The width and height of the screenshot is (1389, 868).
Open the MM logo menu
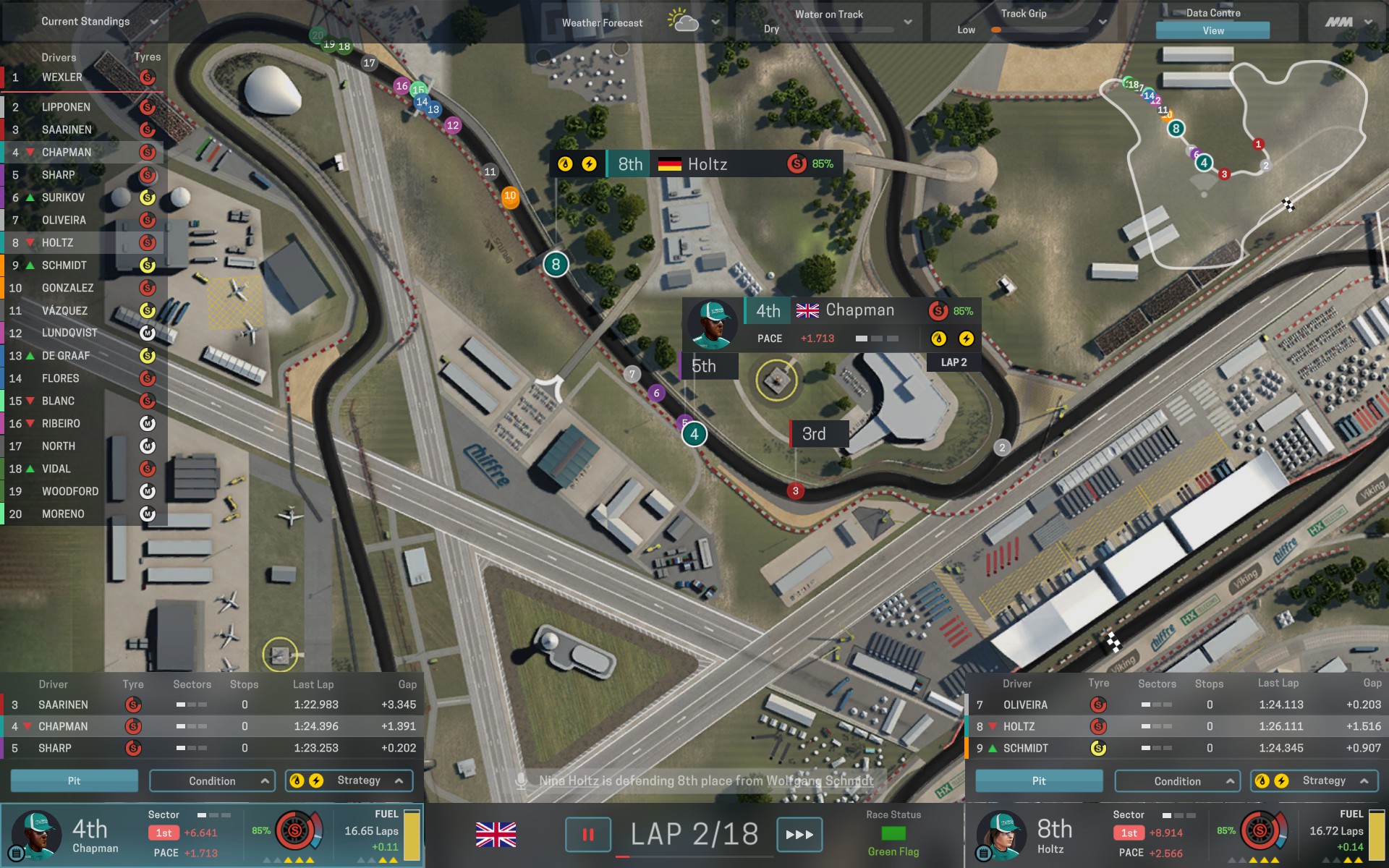click(1348, 22)
